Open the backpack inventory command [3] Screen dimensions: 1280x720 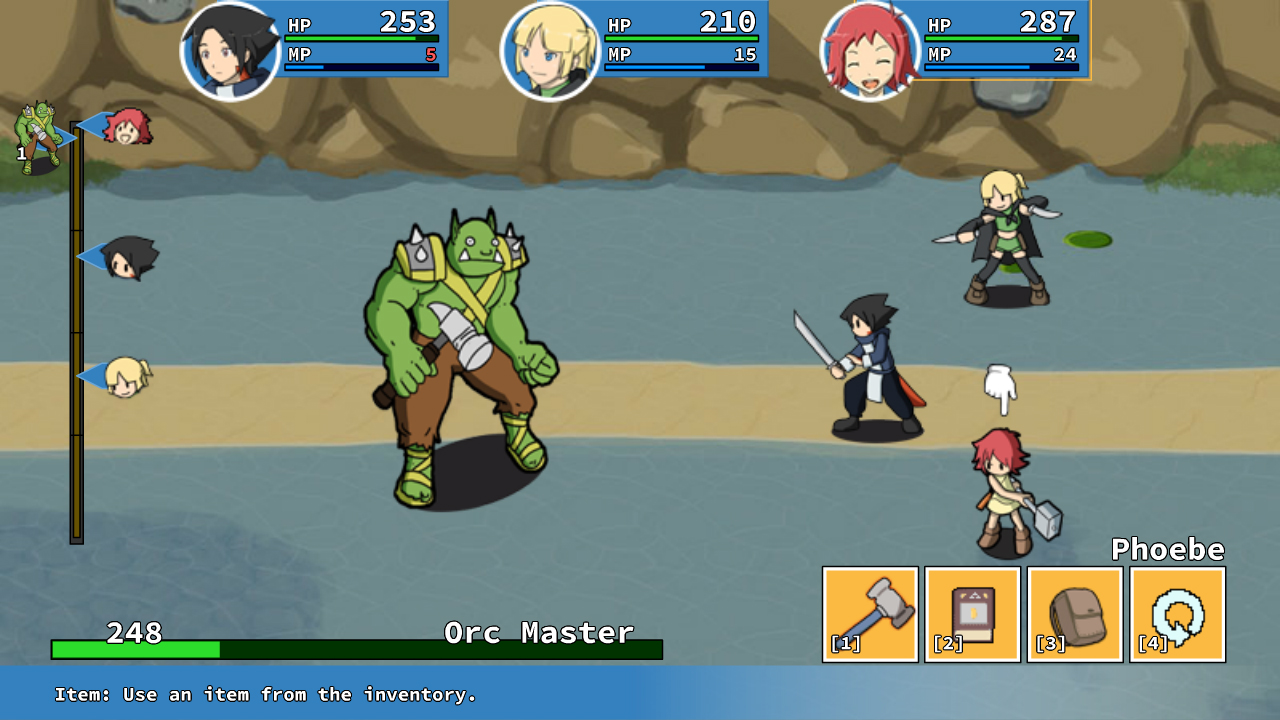[x=1073, y=613]
